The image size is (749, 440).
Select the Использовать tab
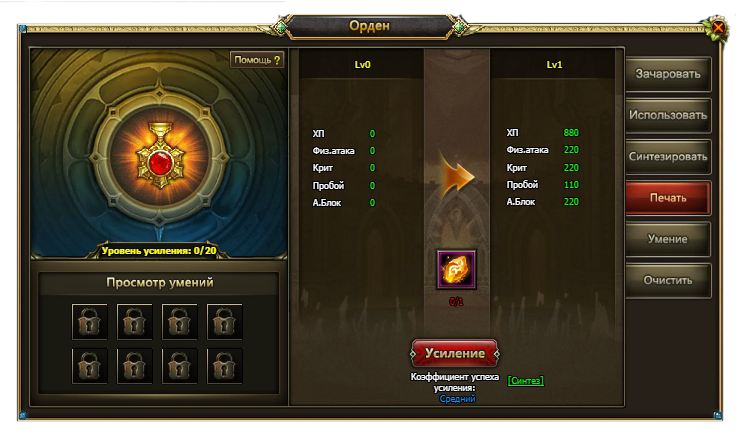[668, 114]
